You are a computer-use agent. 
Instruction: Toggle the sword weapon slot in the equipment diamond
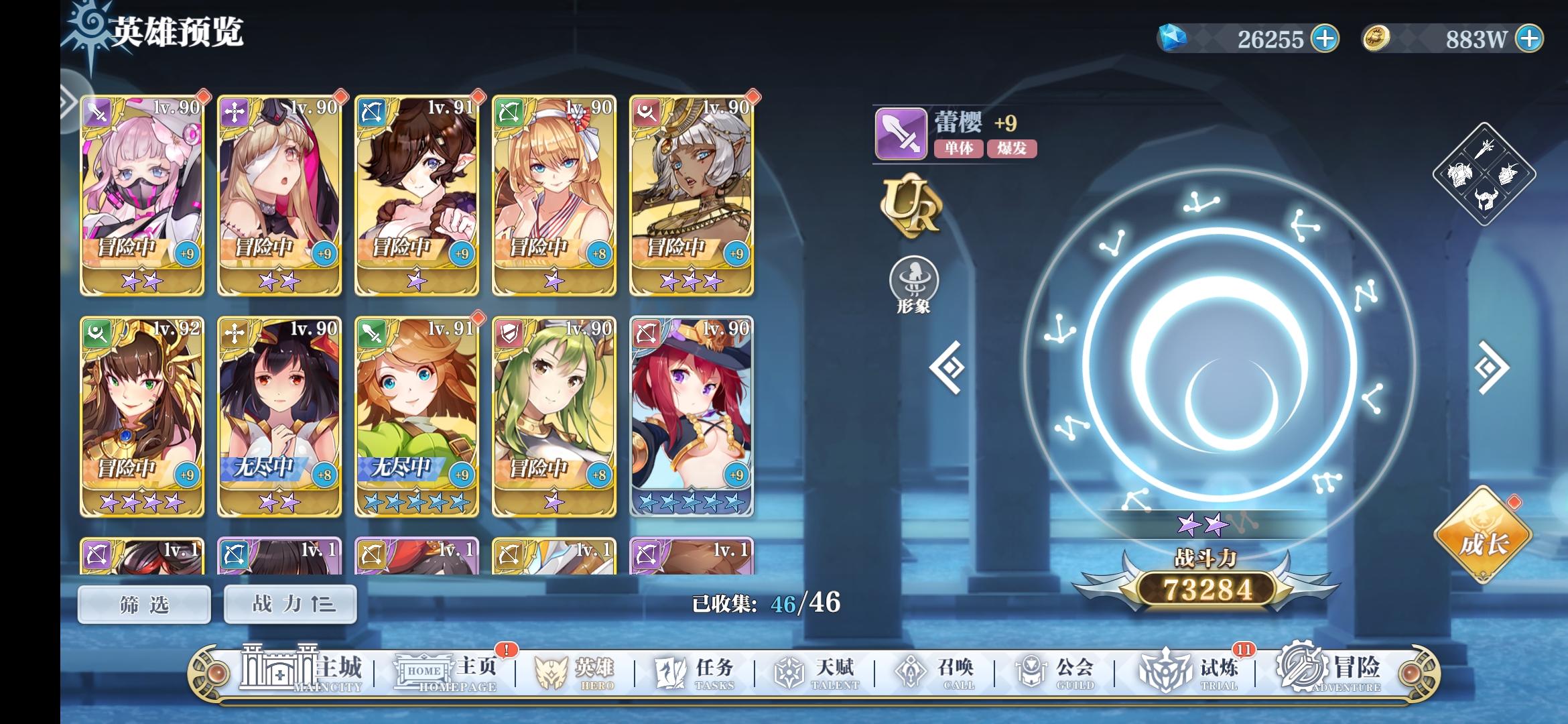click(x=1485, y=149)
